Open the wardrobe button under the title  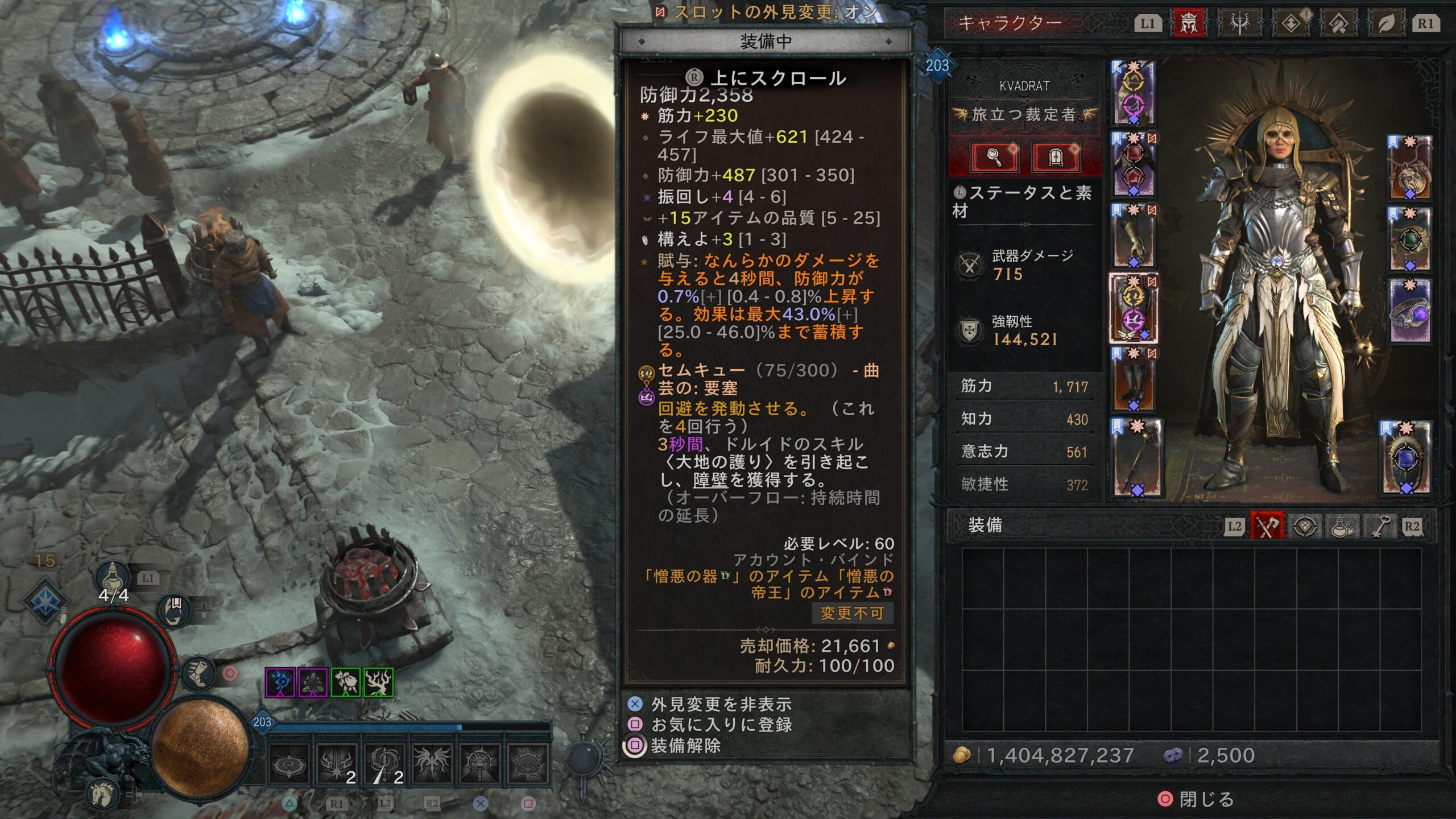pyautogui.click(x=1055, y=157)
